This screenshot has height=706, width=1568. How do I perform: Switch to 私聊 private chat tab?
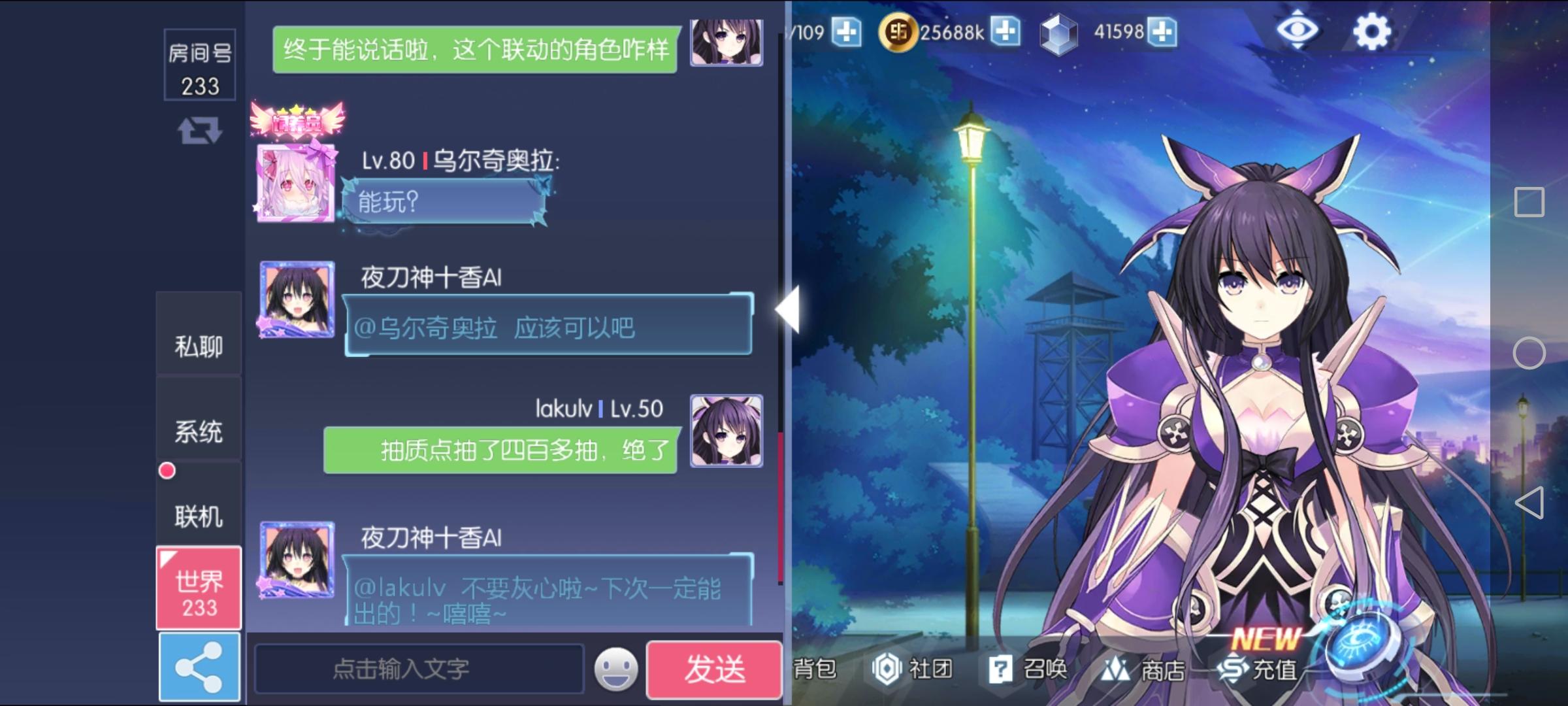[198, 345]
